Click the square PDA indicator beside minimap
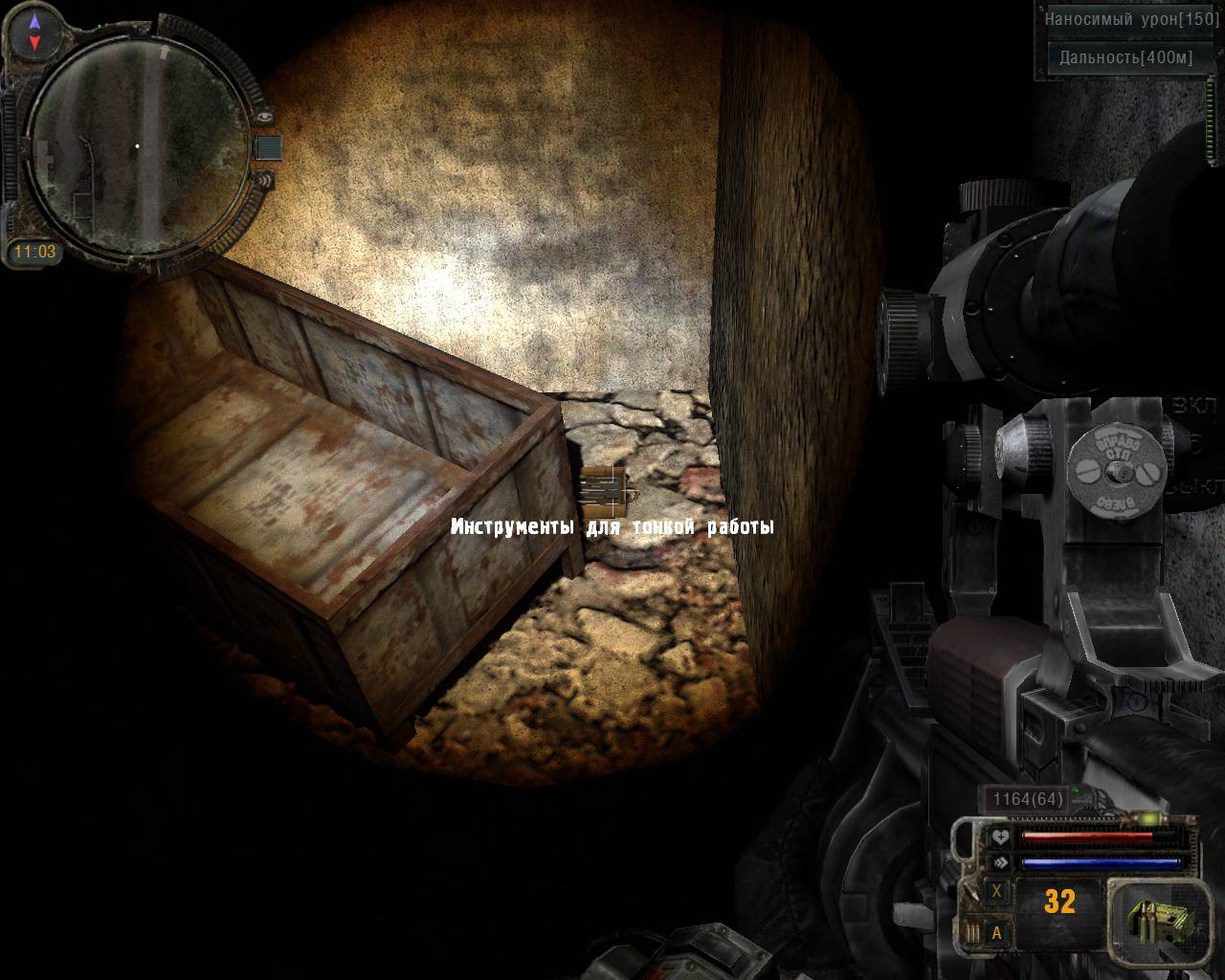The image size is (1225, 980). coord(270,146)
